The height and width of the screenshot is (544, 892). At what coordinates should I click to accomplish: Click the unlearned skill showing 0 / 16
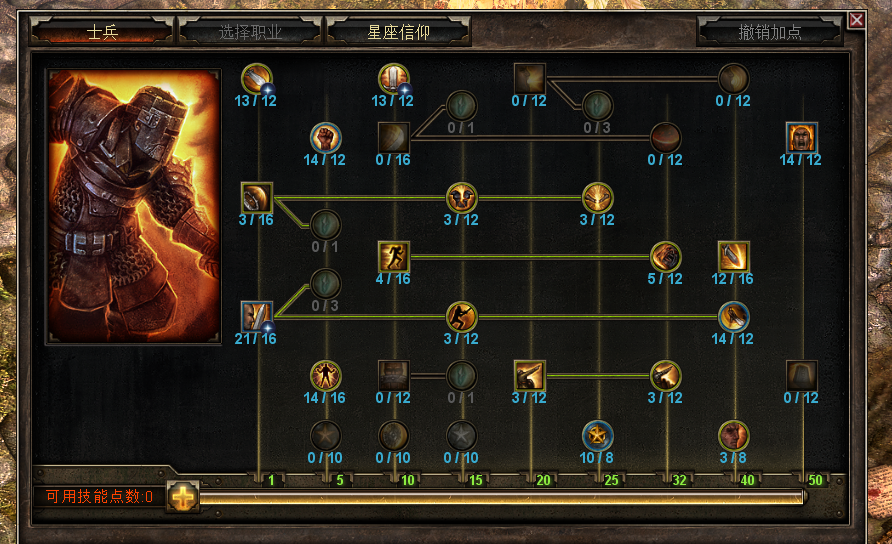click(394, 137)
